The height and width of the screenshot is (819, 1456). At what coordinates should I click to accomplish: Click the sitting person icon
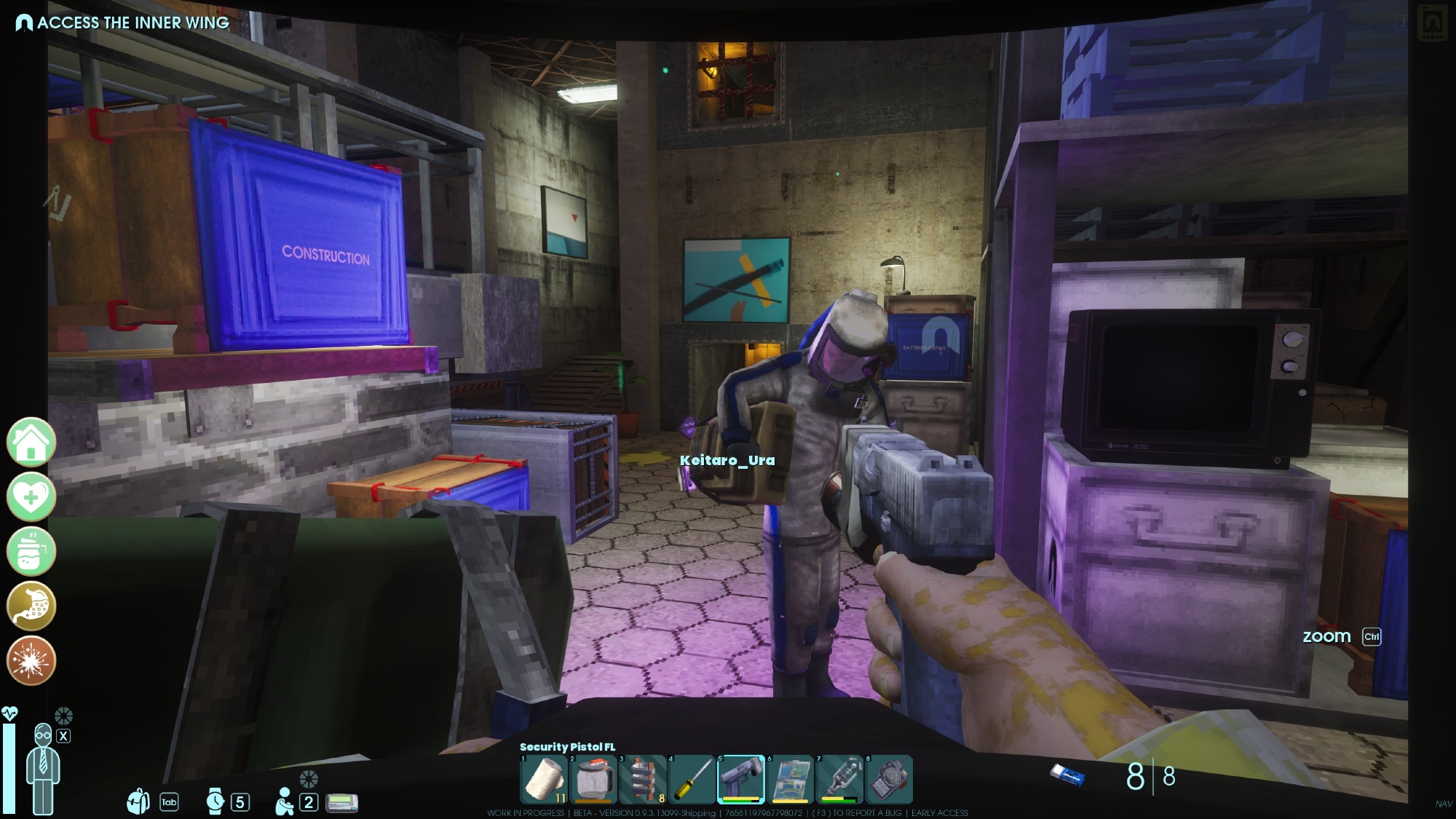pos(285,802)
